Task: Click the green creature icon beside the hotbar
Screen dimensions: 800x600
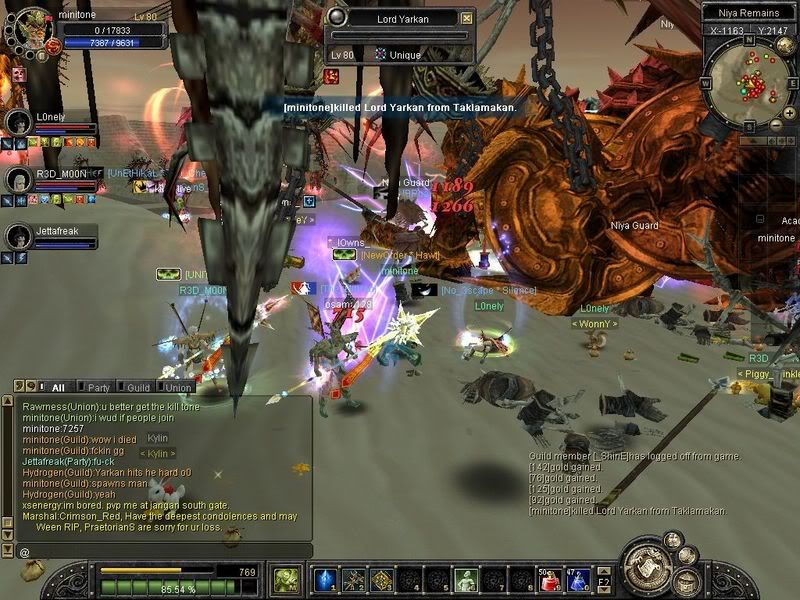Action: 286,579
